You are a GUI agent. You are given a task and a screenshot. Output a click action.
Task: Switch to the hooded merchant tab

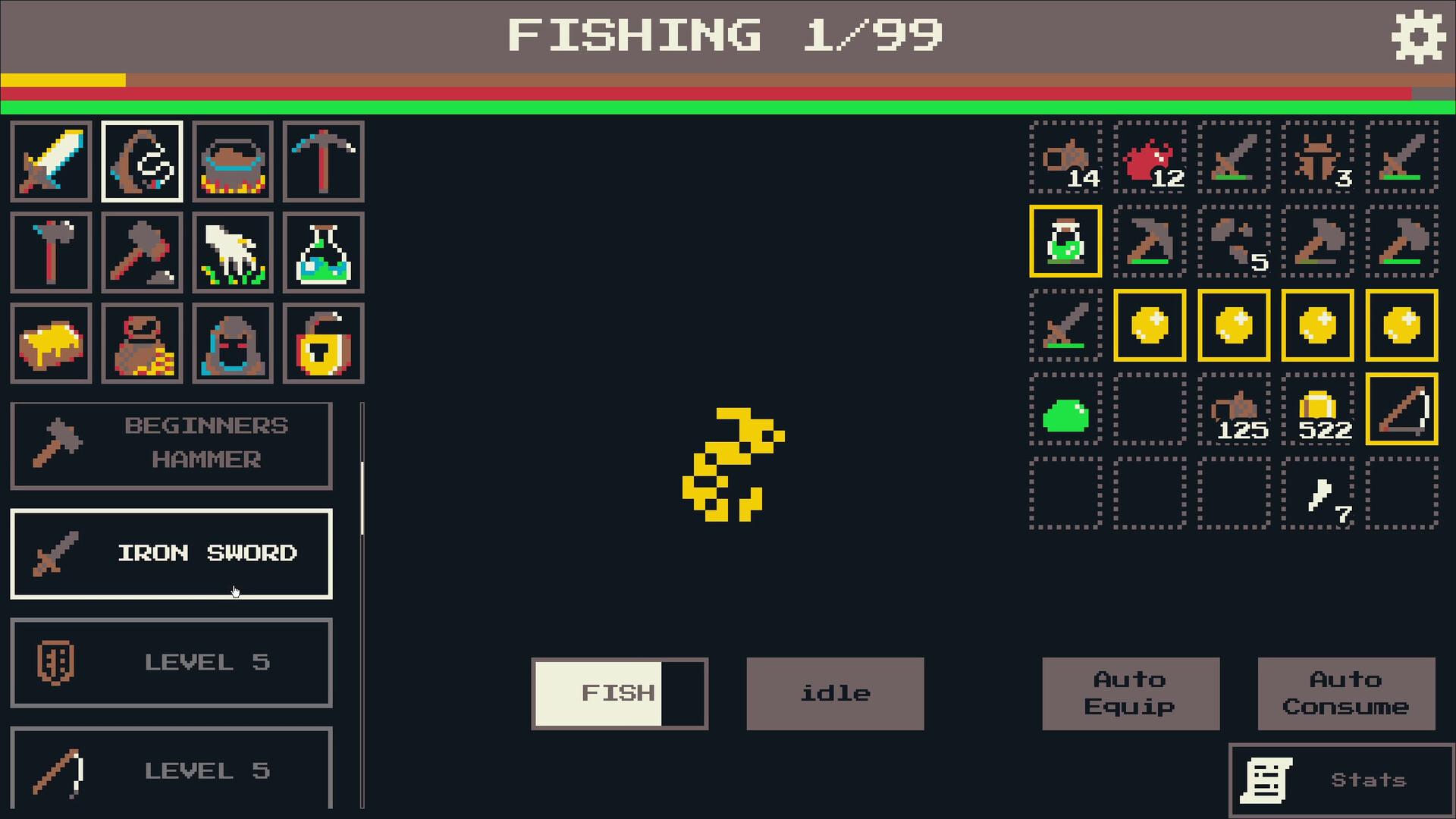coord(232,343)
